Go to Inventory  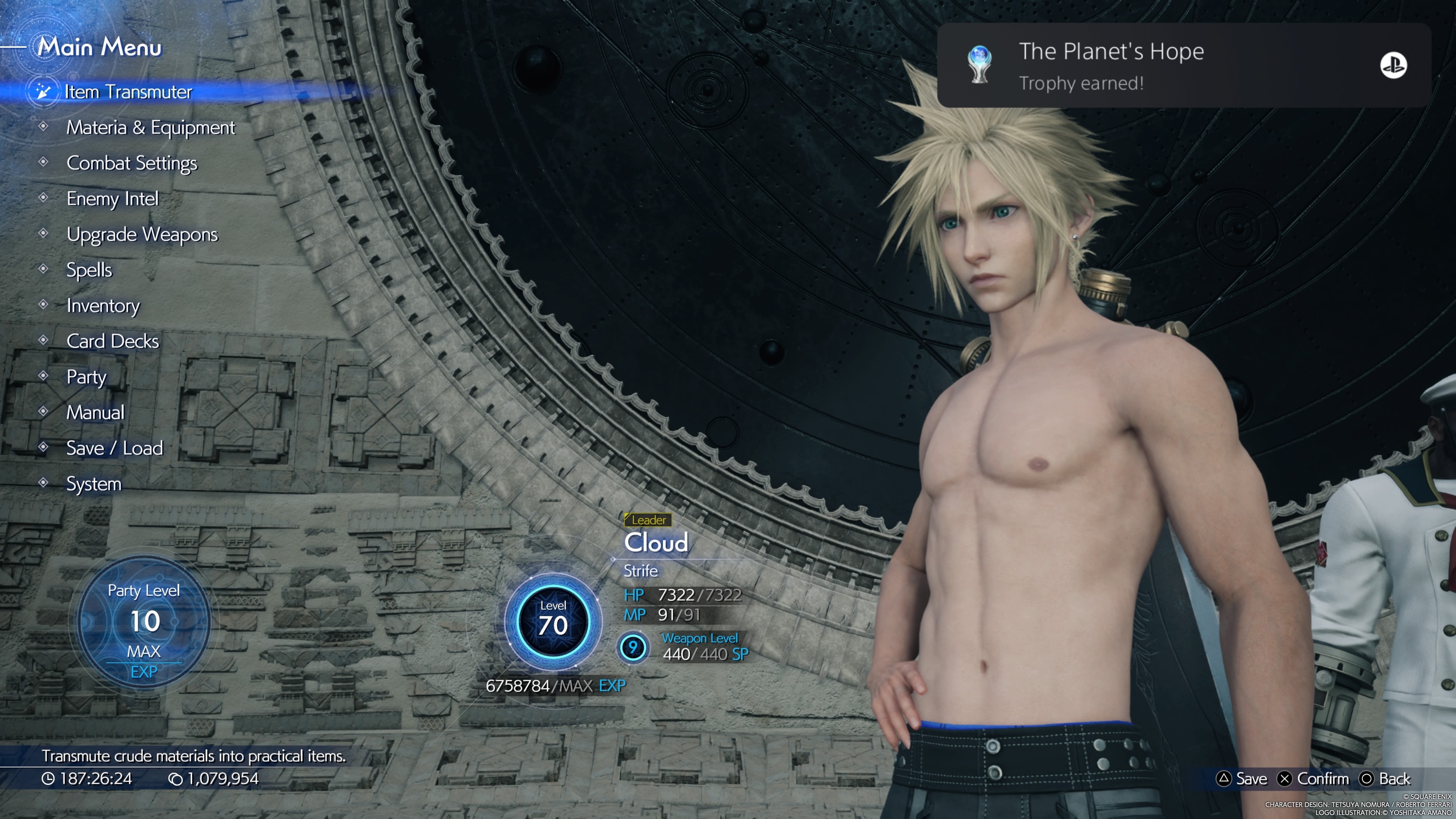[103, 306]
